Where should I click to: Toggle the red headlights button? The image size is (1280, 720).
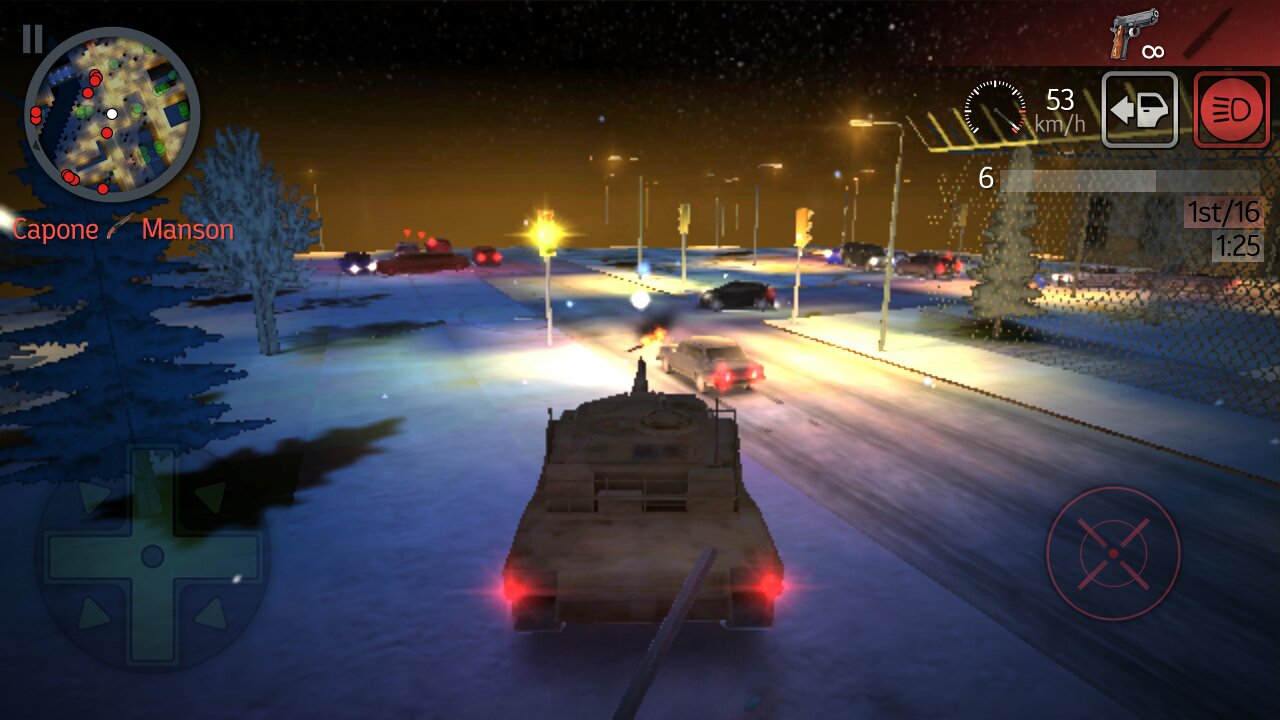(1231, 110)
